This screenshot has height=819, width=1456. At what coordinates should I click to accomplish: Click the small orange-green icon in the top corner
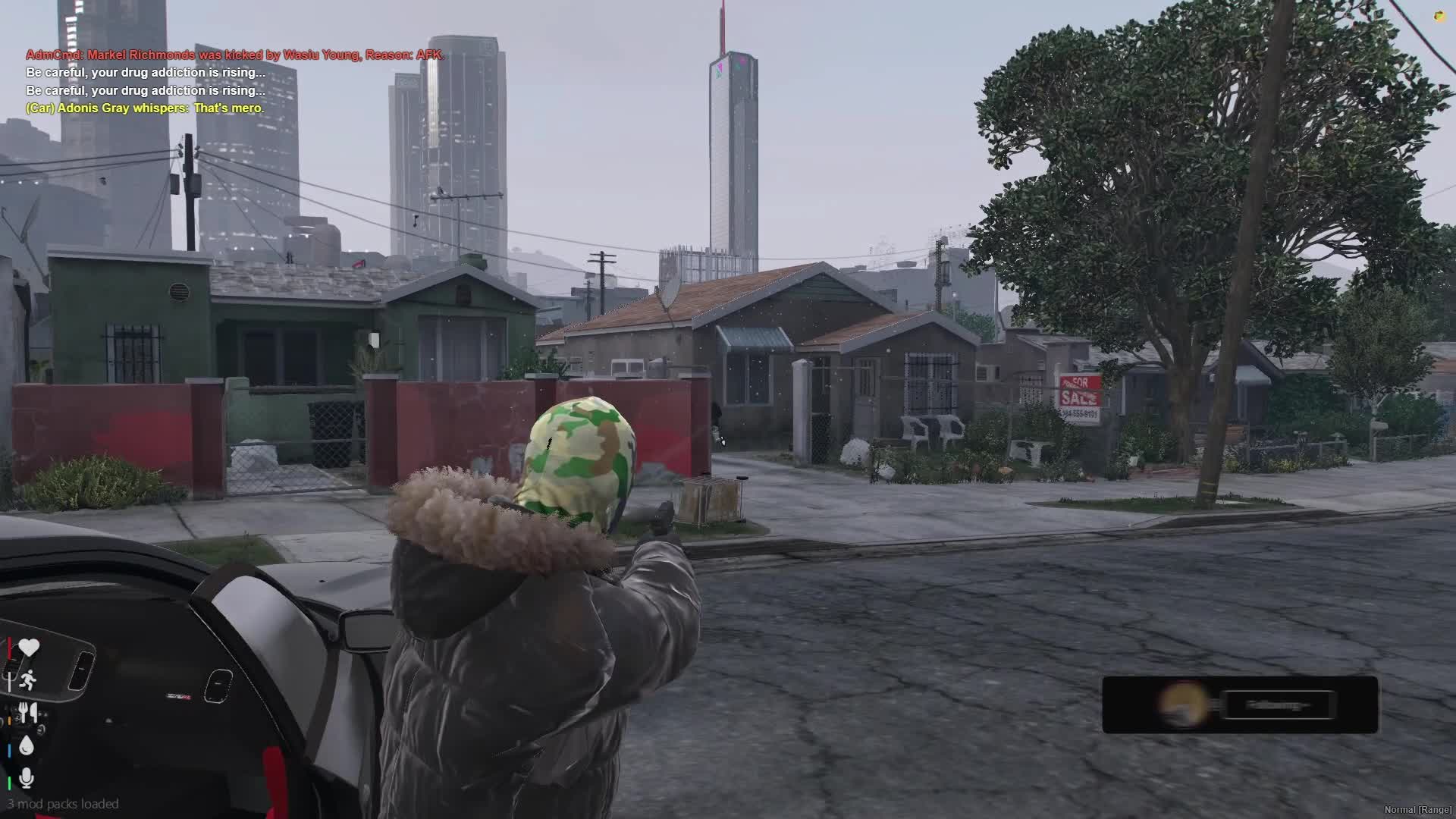(1440, 15)
